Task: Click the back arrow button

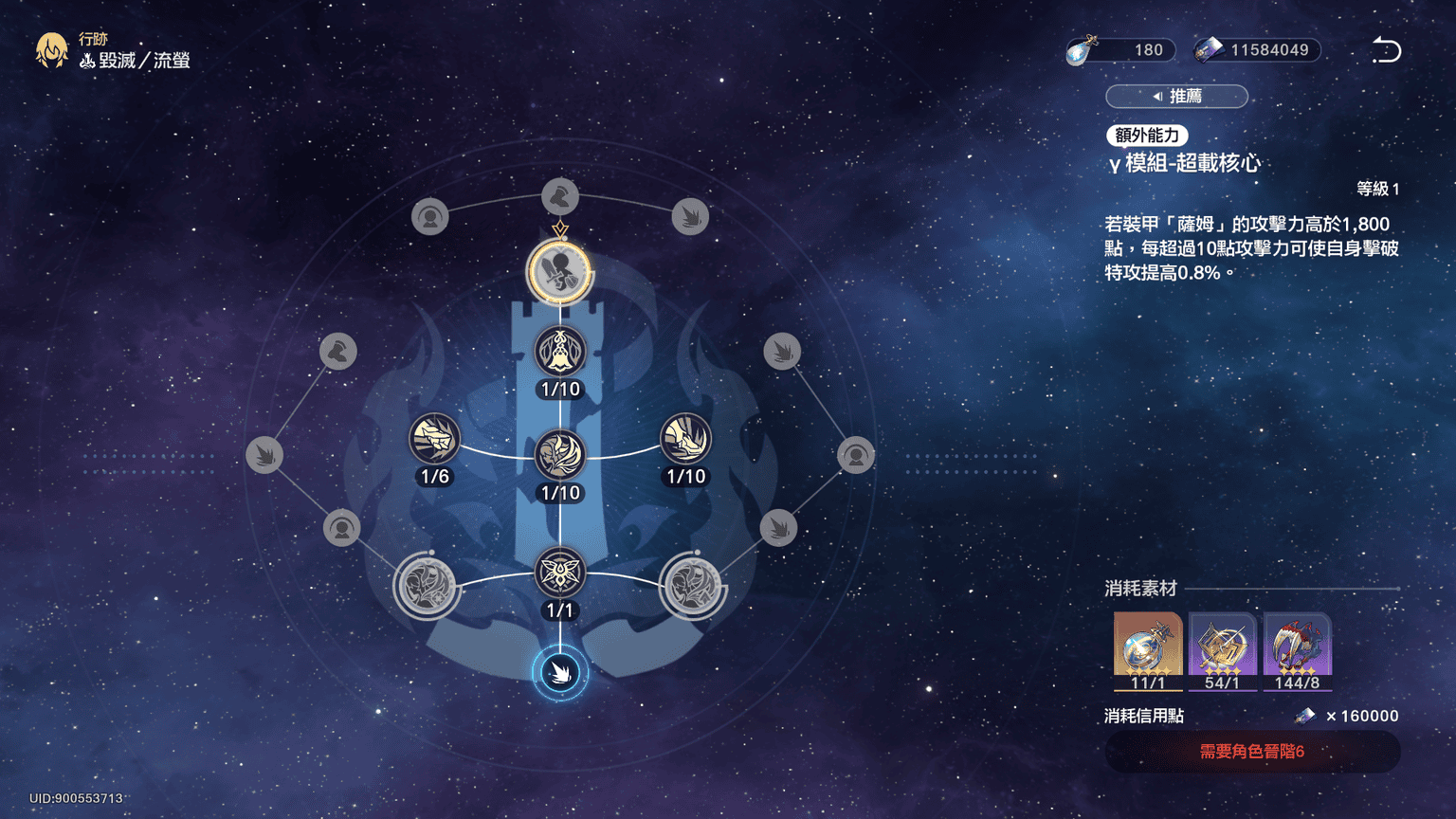Action: point(1386,50)
